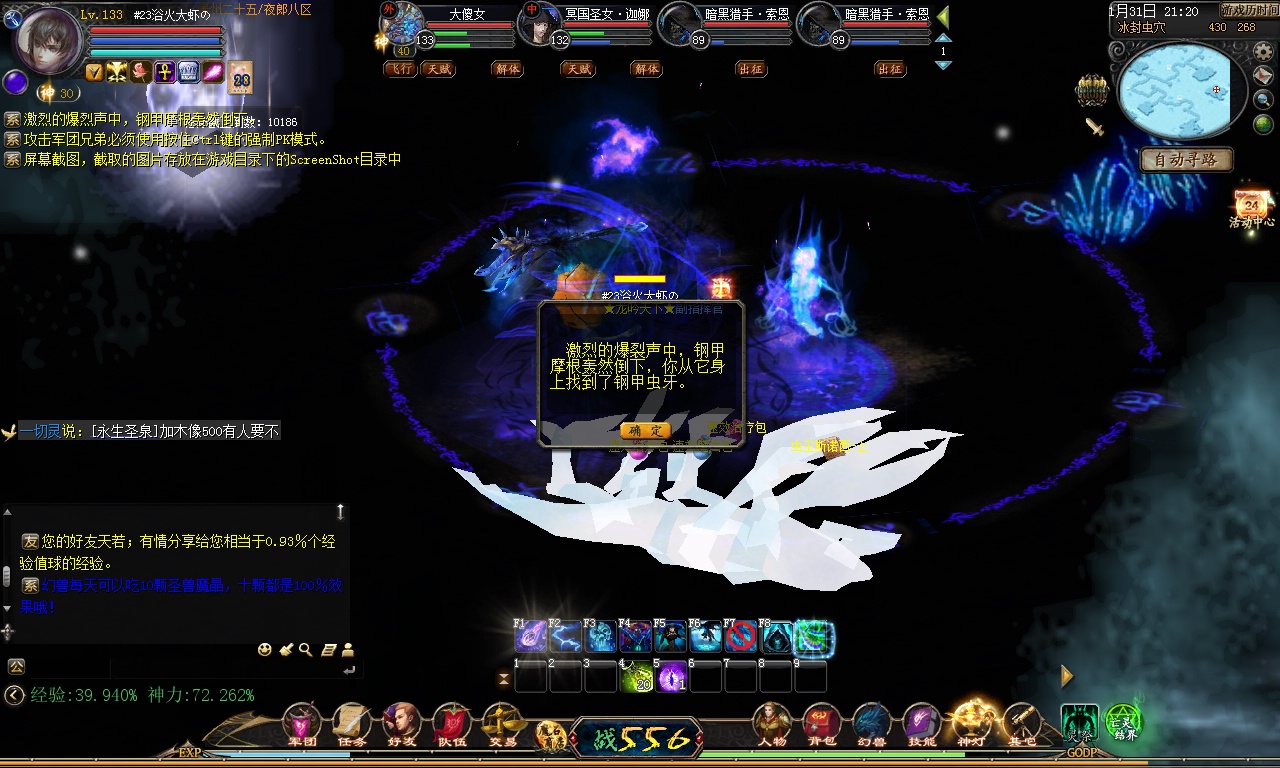The image size is (1280, 768).
Task: Open the 幻兽 pet panel
Action: point(872,724)
